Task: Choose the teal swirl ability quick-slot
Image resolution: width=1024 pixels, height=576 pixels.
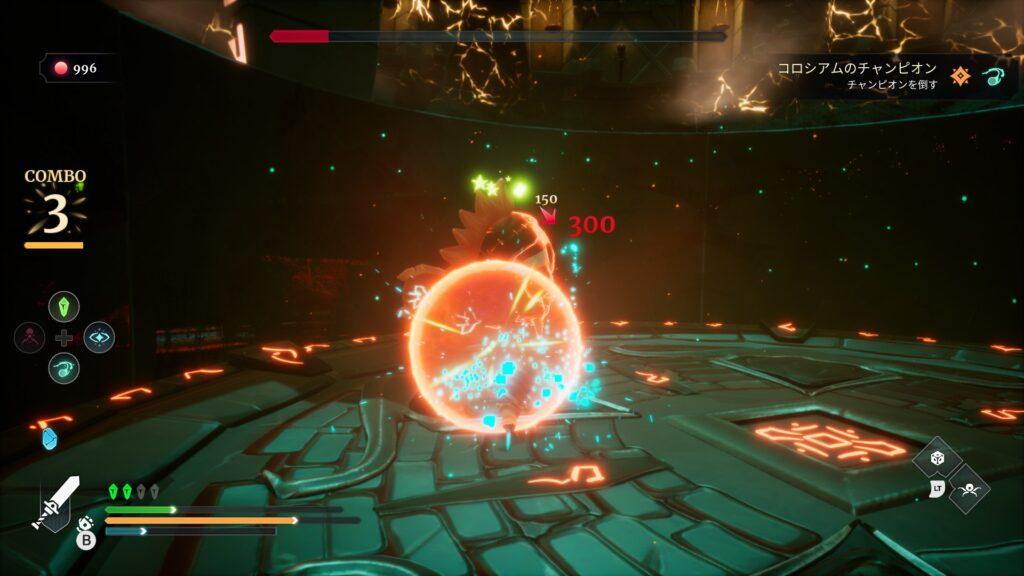Action: pos(64,368)
